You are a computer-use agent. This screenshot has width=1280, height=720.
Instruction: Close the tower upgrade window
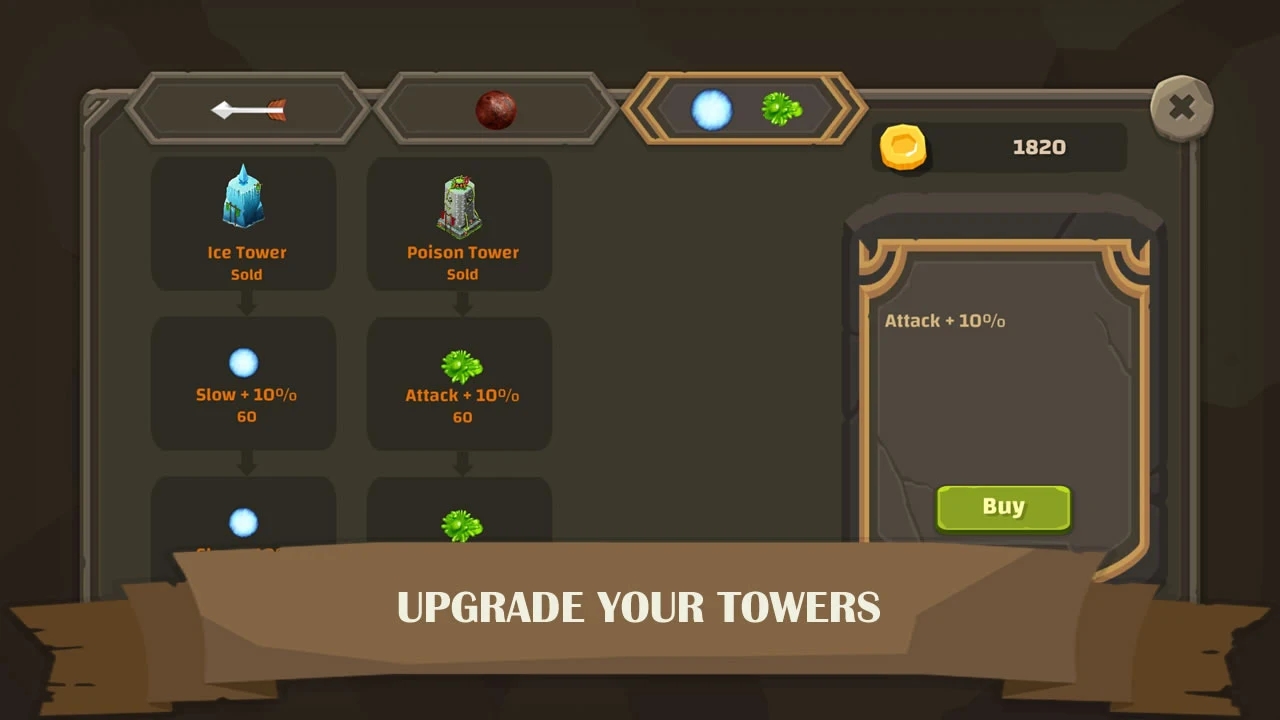[1181, 107]
